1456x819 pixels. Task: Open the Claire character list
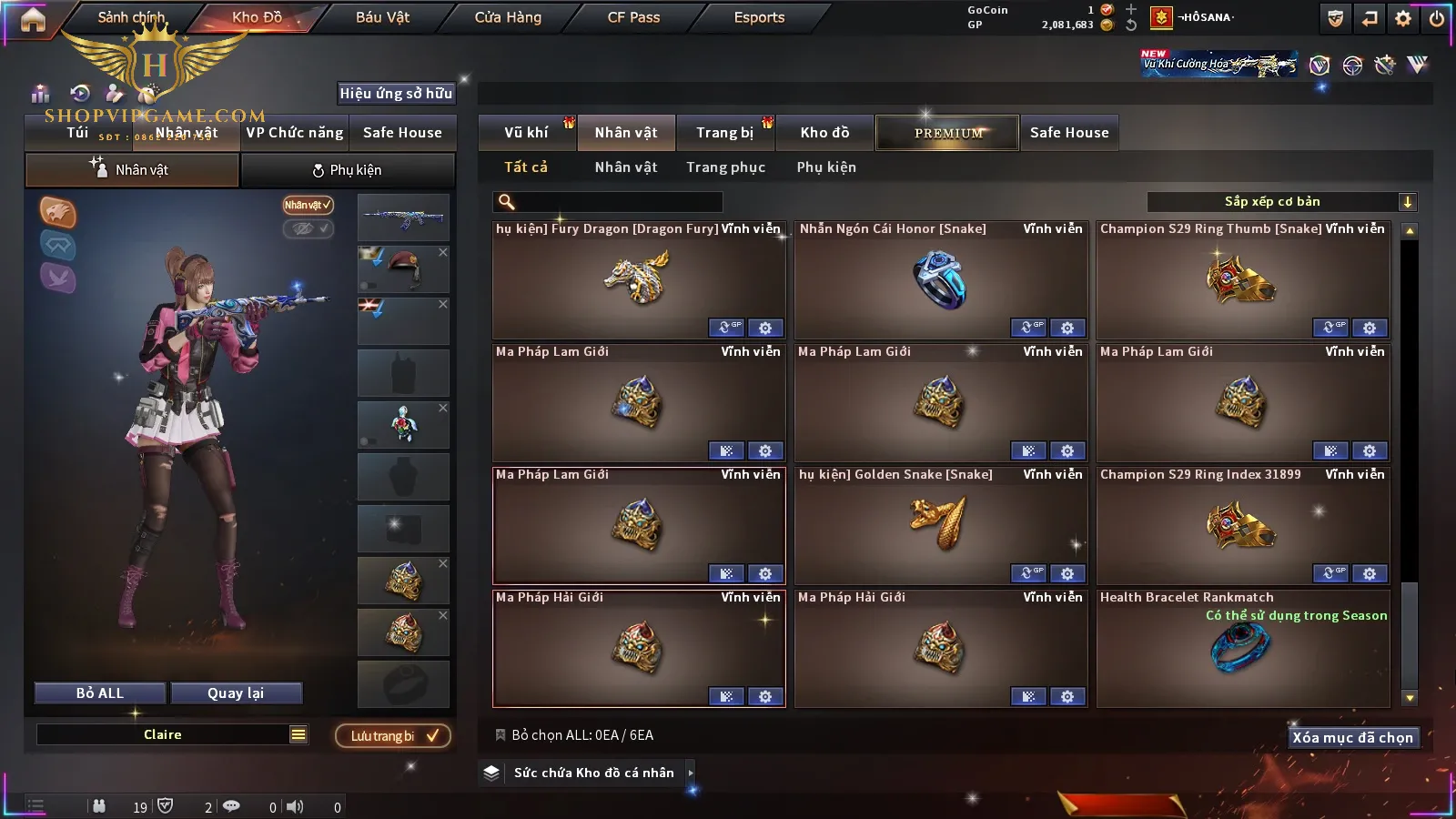click(x=298, y=735)
